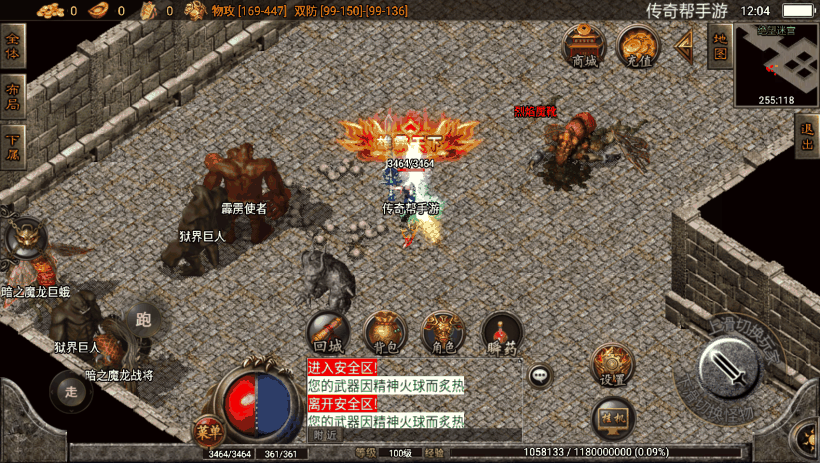The image size is (820, 463).
Task: Use the 回城 return-to-town scroll
Action: pyautogui.click(x=327, y=333)
